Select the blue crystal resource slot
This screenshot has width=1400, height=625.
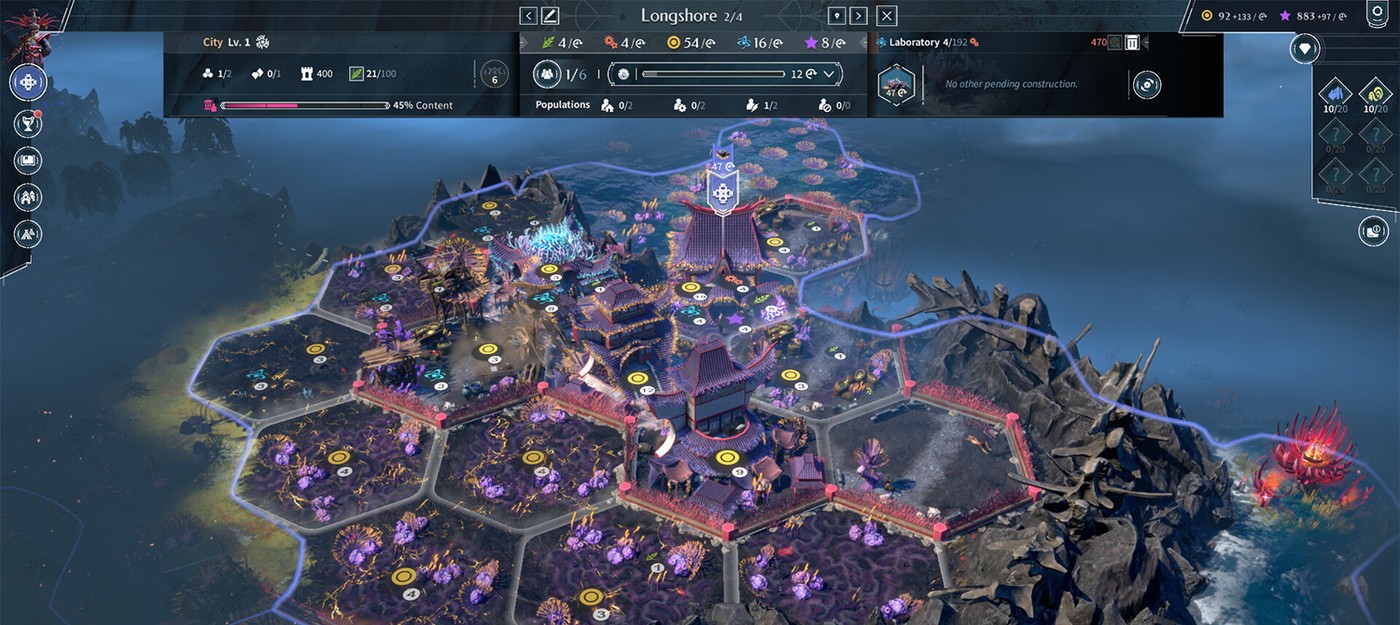click(x=1335, y=94)
